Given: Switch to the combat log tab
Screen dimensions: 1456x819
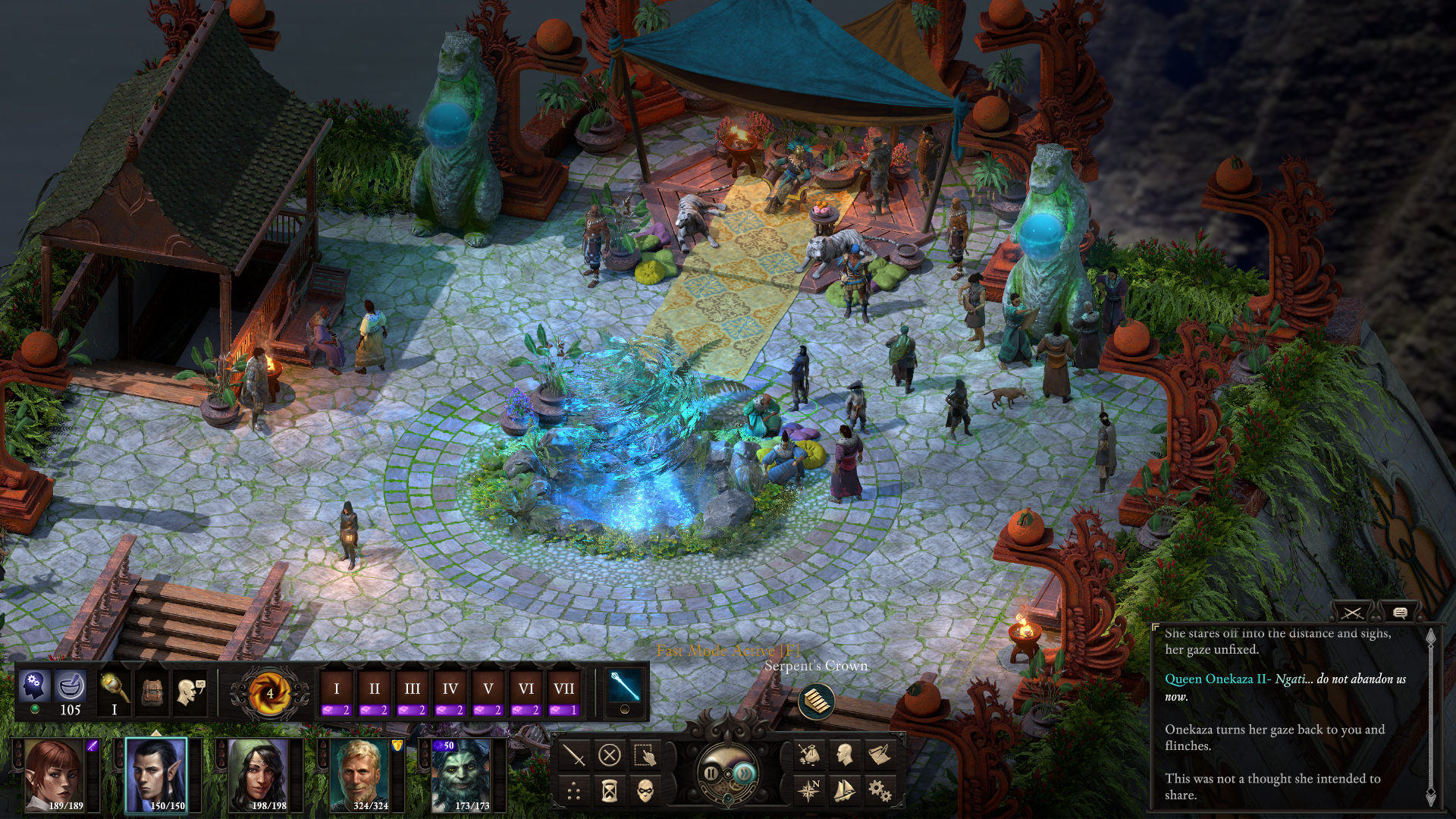Looking at the screenshot, I should click(1352, 613).
